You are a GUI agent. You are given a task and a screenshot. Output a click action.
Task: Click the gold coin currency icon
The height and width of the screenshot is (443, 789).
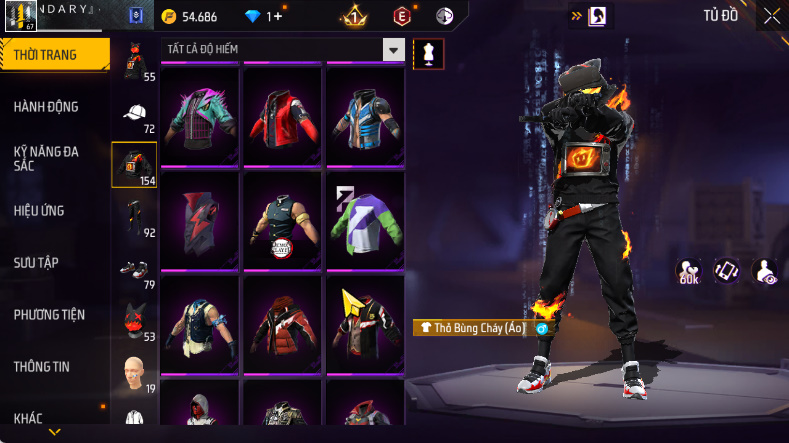point(168,17)
